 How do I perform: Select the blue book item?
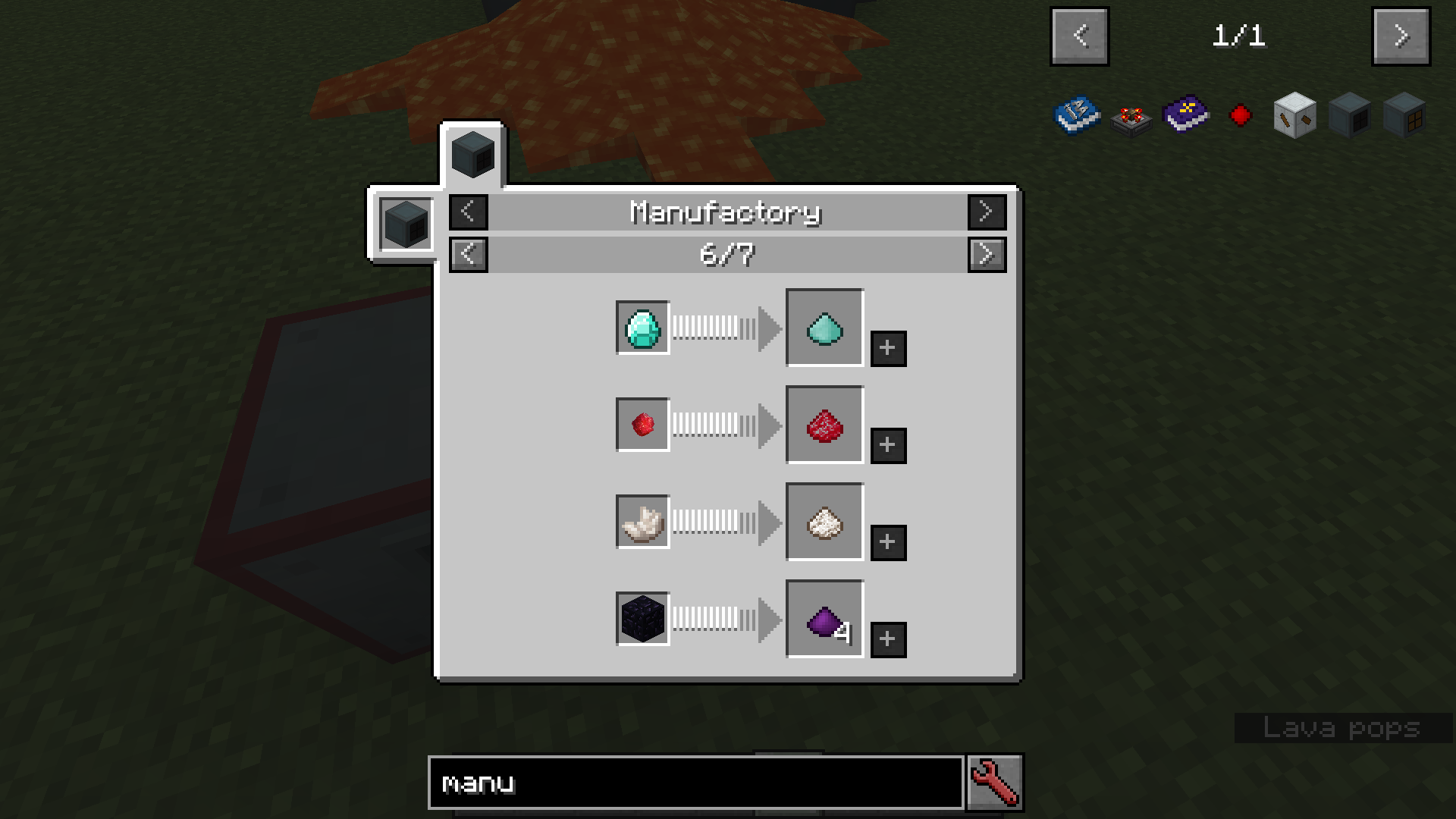tap(1077, 115)
